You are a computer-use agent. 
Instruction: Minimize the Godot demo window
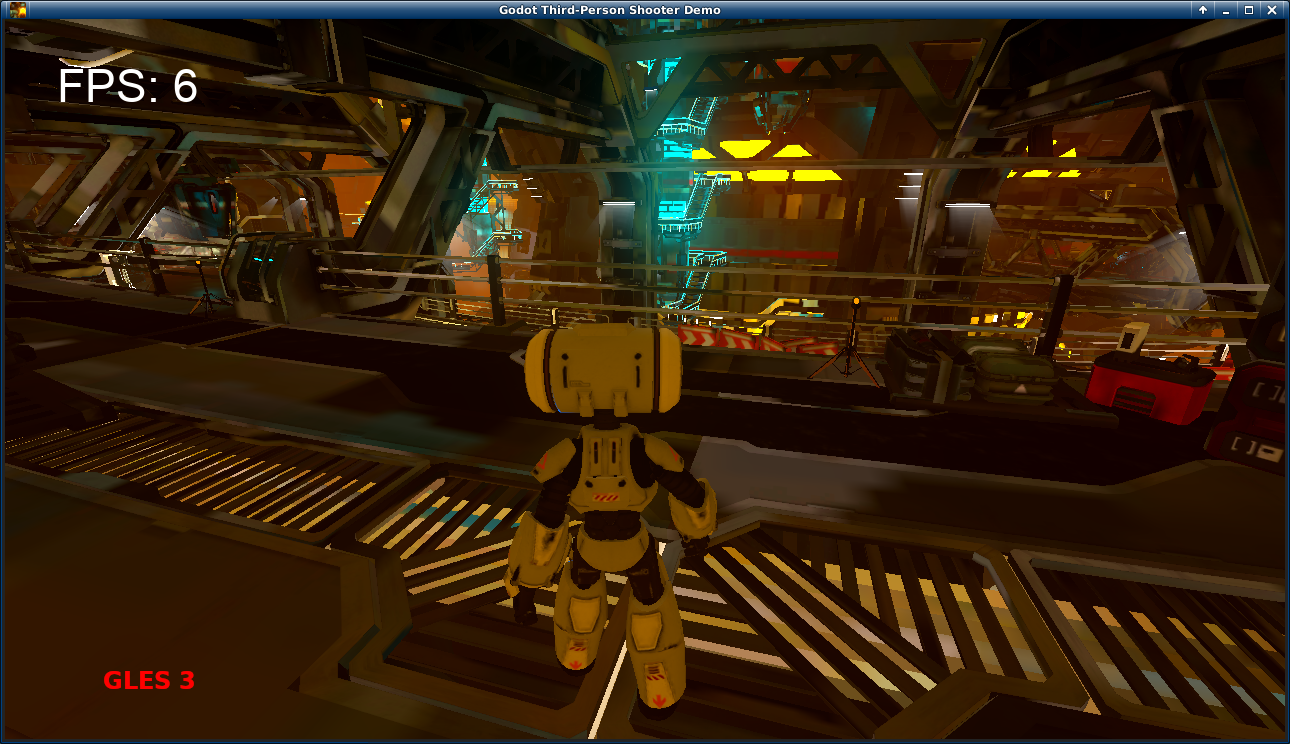point(1224,9)
